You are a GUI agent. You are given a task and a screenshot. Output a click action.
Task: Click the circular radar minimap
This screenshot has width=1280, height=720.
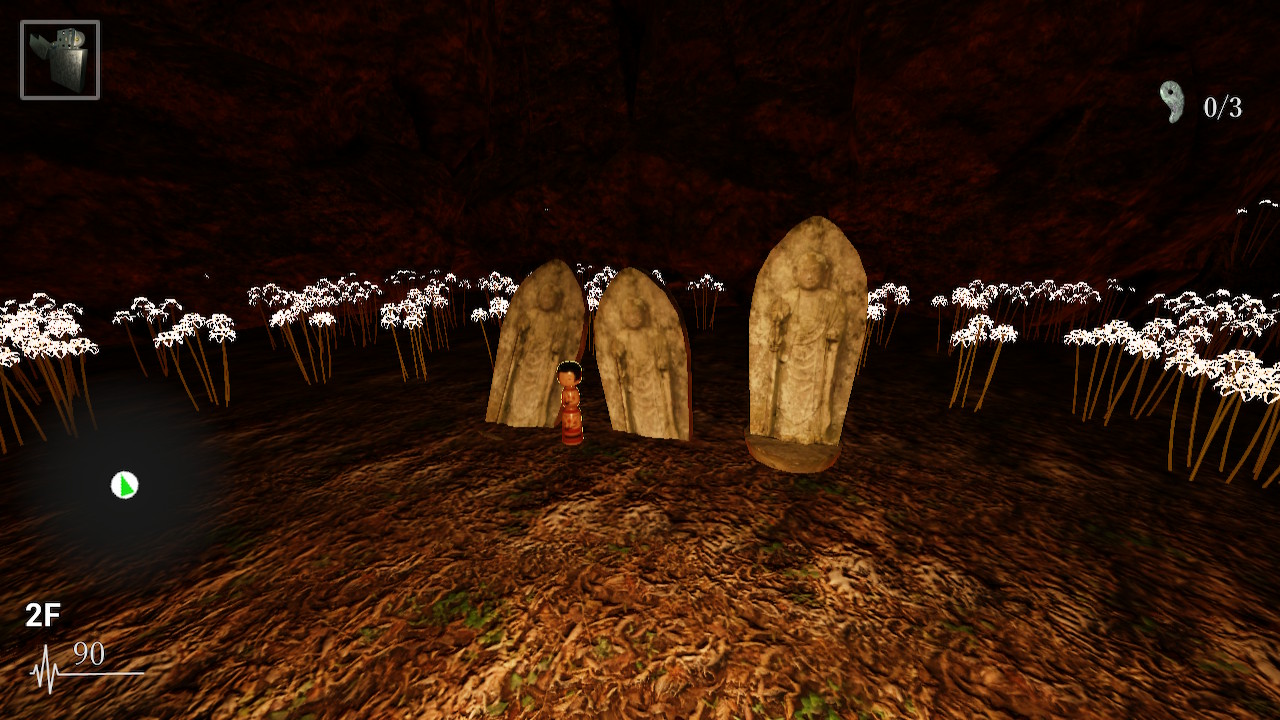click(124, 486)
